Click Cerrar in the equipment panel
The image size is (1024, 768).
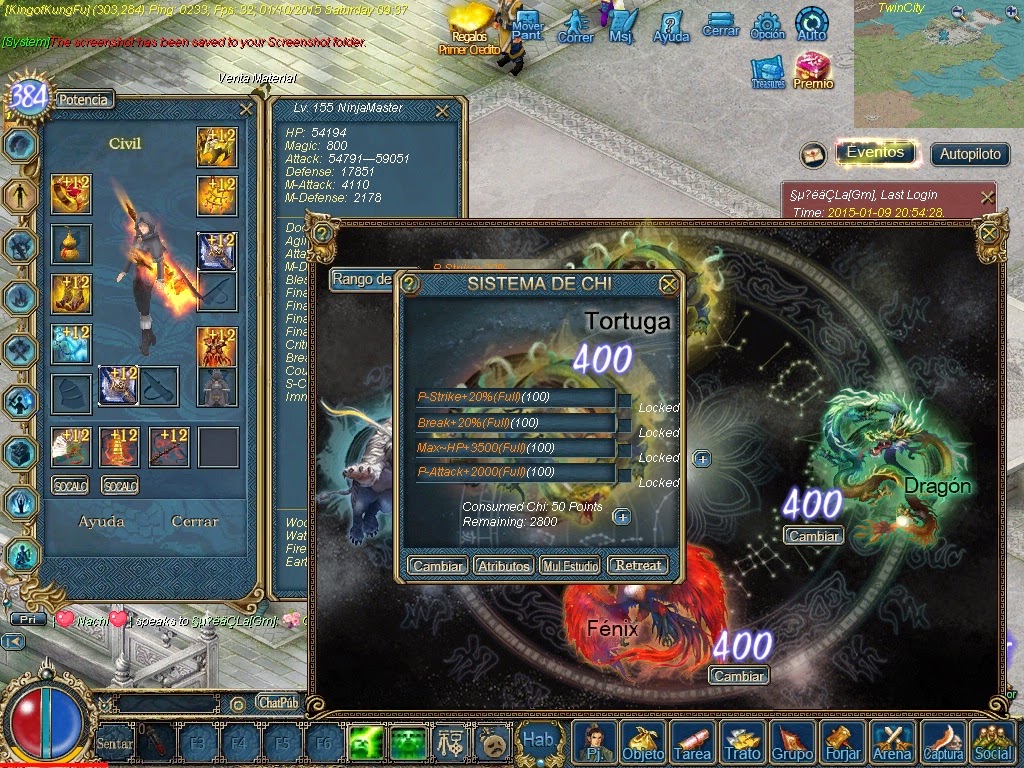click(194, 521)
